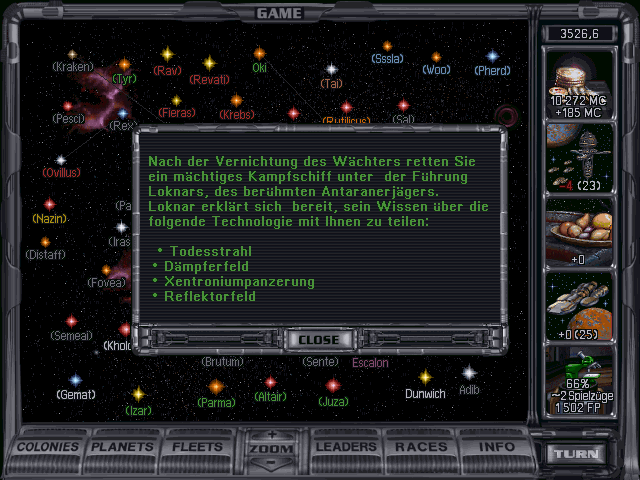The height and width of the screenshot is (480, 640).
Task: Click the zoom-in plus arrow above ZOOM
Action: click(271, 435)
